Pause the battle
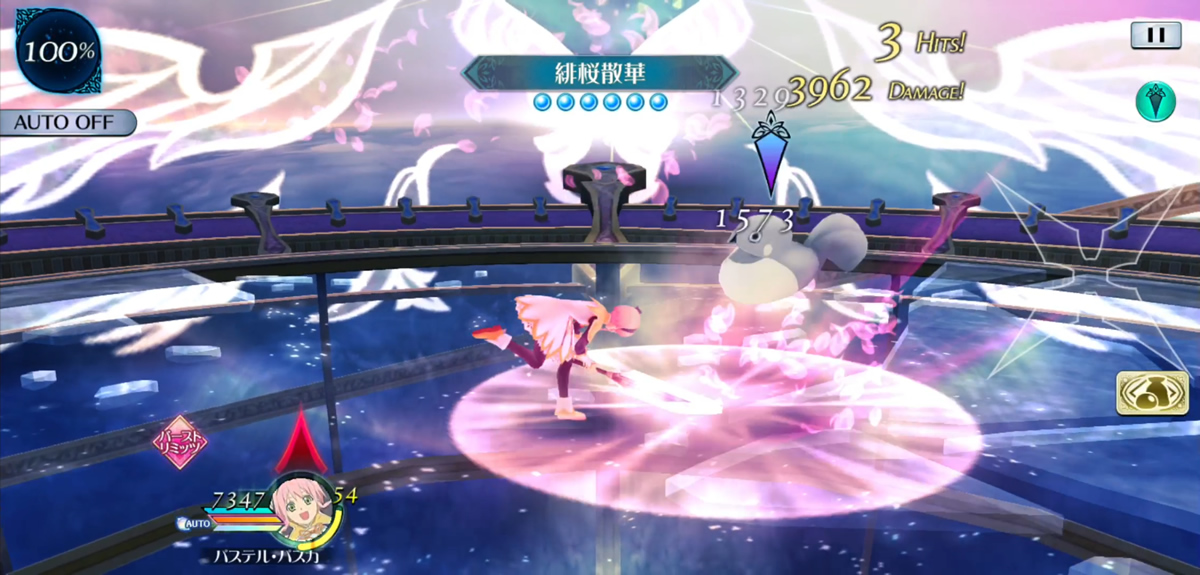This screenshot has height=575, width=1200. click(1156, 35)
